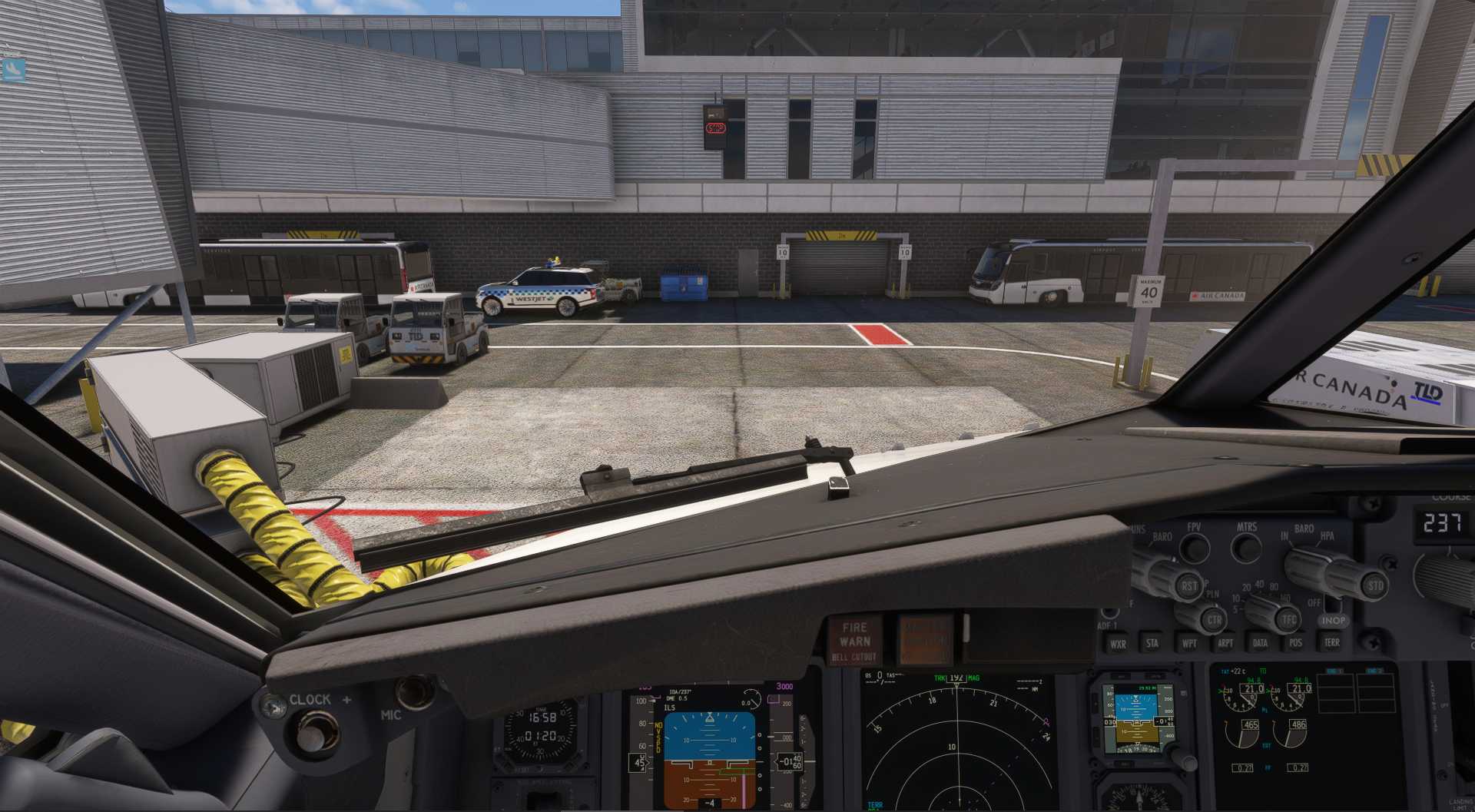Push the WXR weather radar button
Image resolution: width=1475 pixels, height=812 pixels.
1118,644
